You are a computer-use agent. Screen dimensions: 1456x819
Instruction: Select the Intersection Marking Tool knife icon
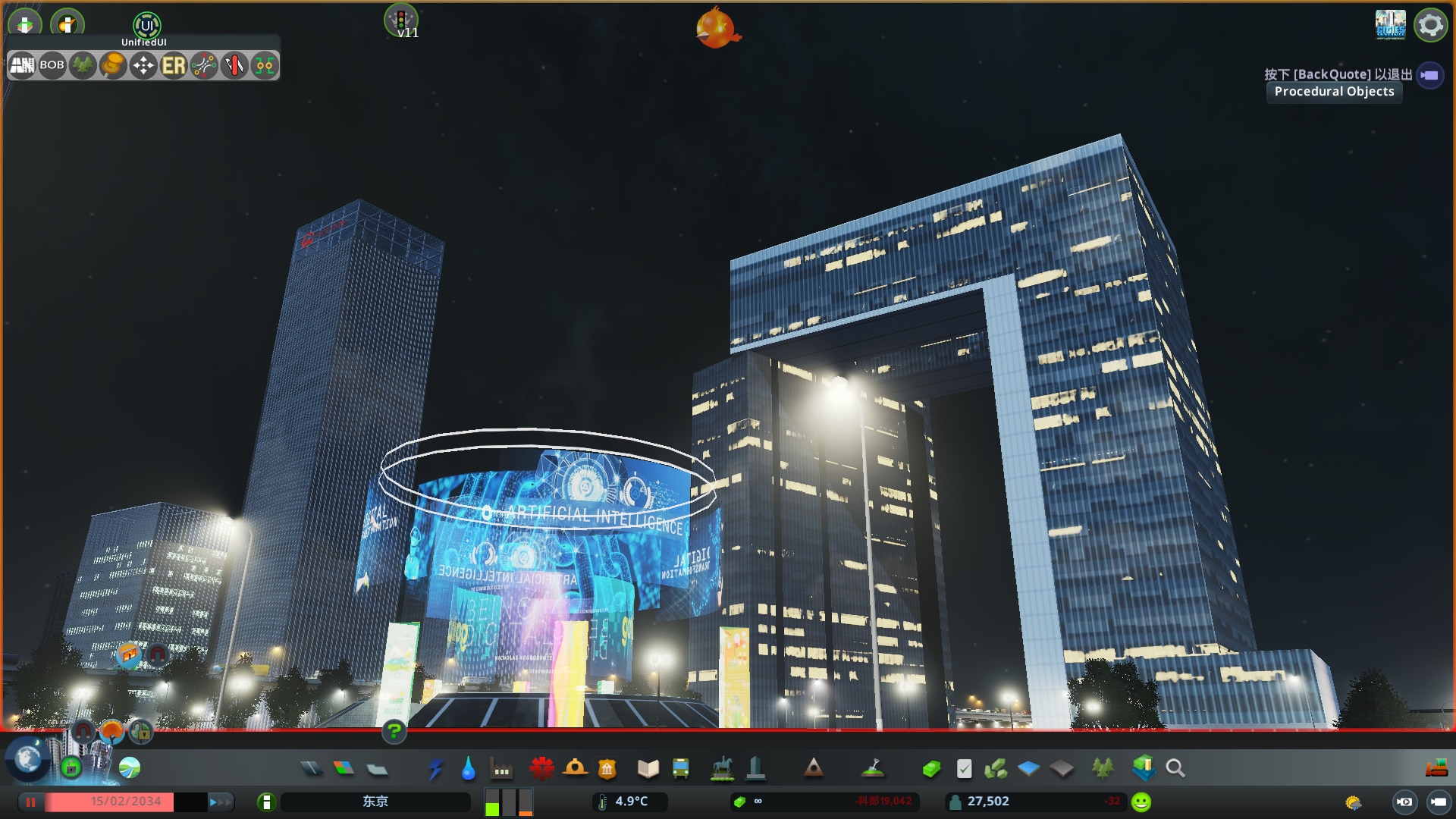[234, 66]
